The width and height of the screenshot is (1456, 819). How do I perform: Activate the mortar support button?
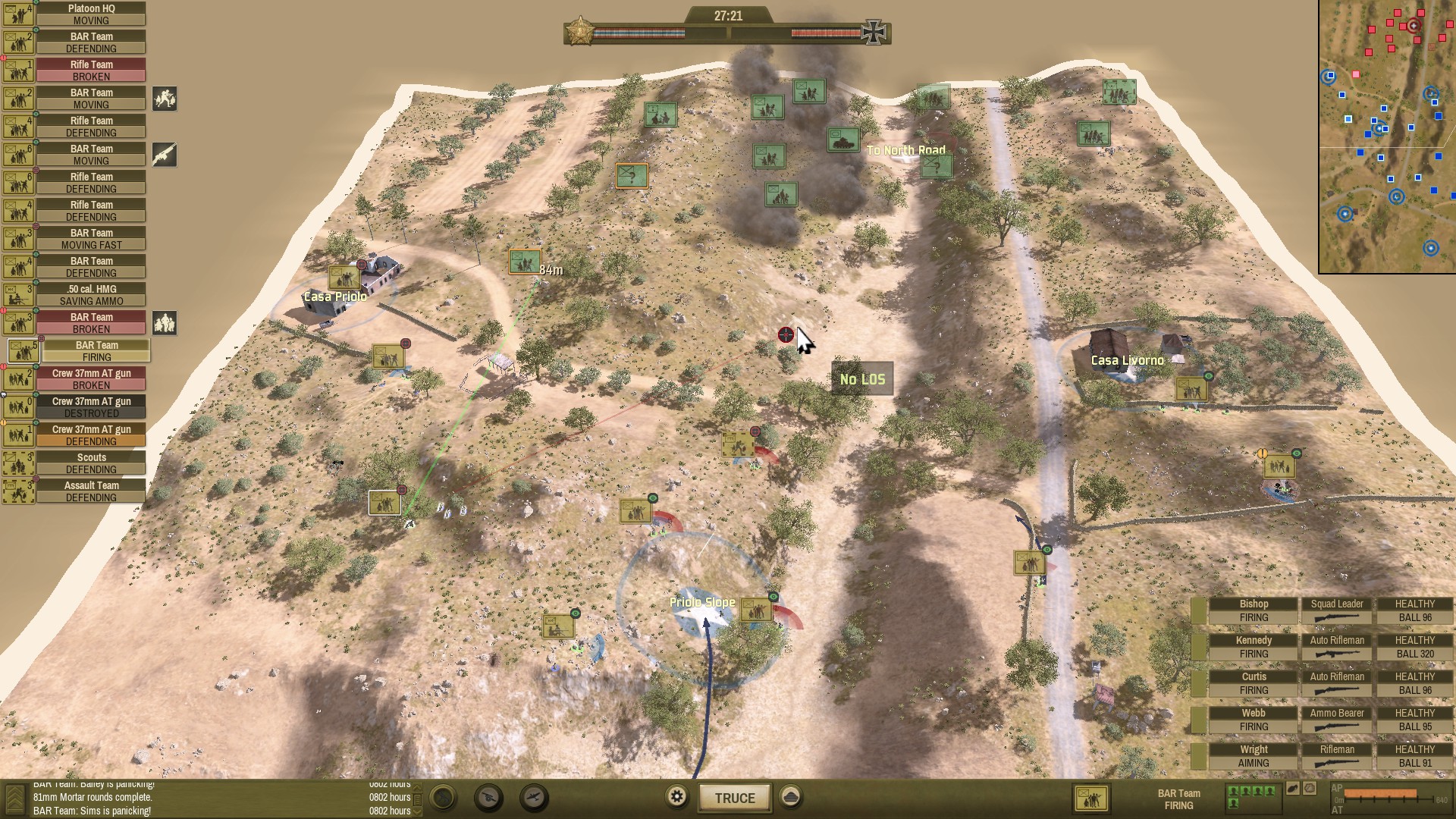(444, 797)
